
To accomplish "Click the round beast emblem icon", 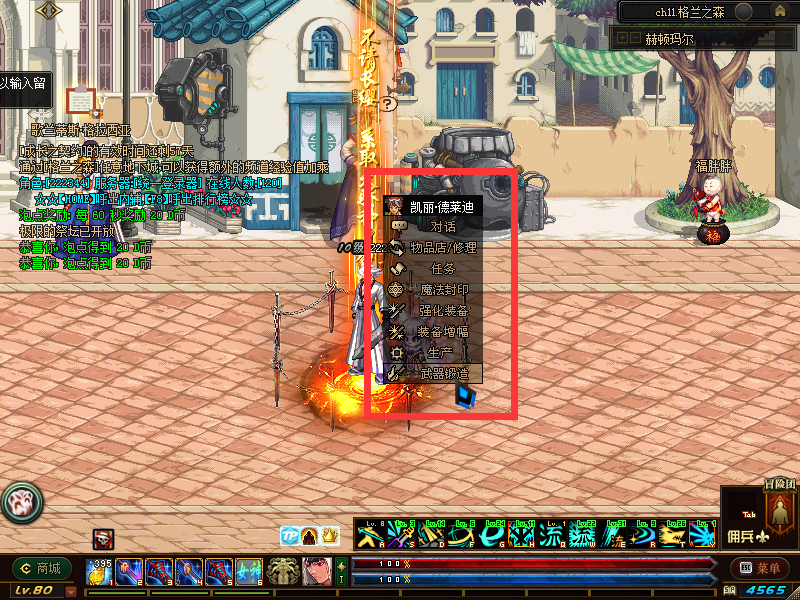I will click(20, 500).
